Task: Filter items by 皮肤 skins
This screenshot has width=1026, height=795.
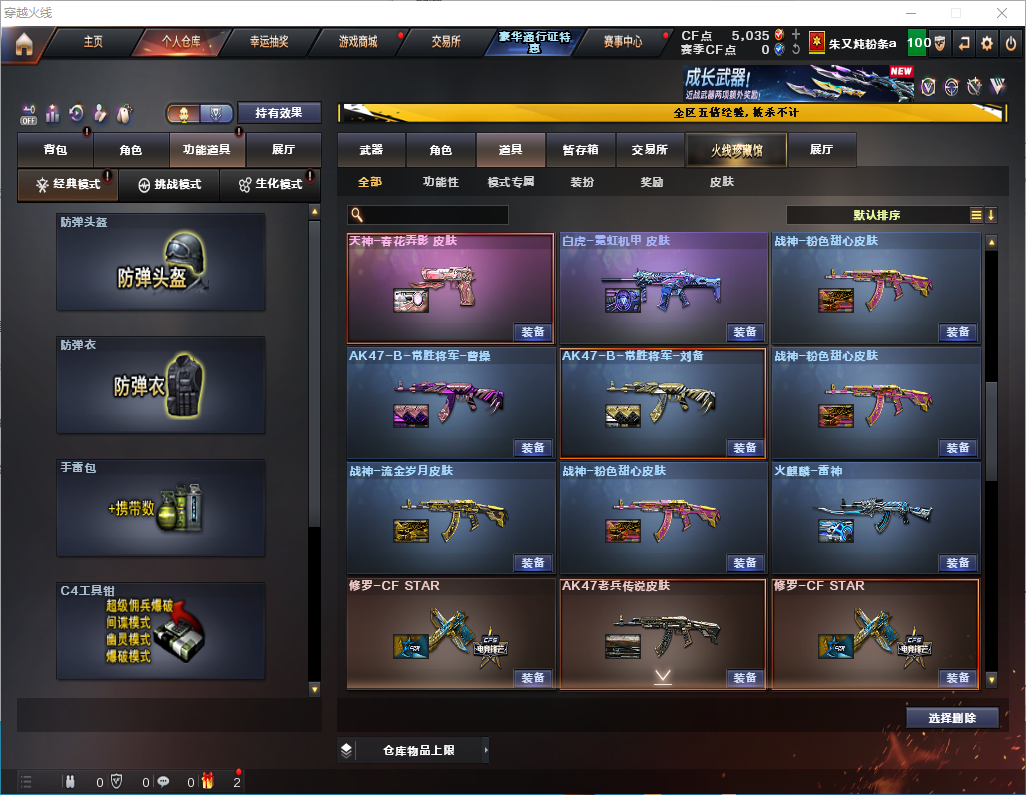Action: click(x=721, y=182)
